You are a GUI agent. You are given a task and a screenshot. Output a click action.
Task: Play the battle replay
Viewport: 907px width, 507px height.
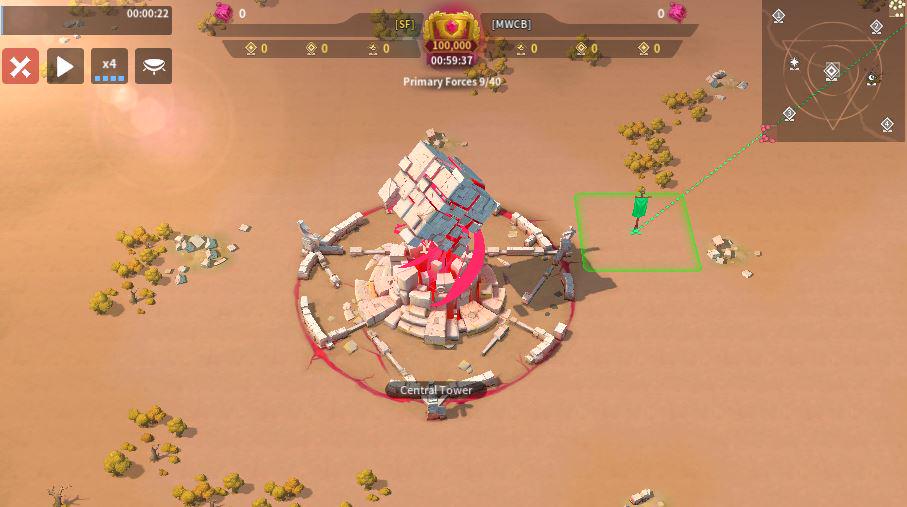[x=65, y=67]
